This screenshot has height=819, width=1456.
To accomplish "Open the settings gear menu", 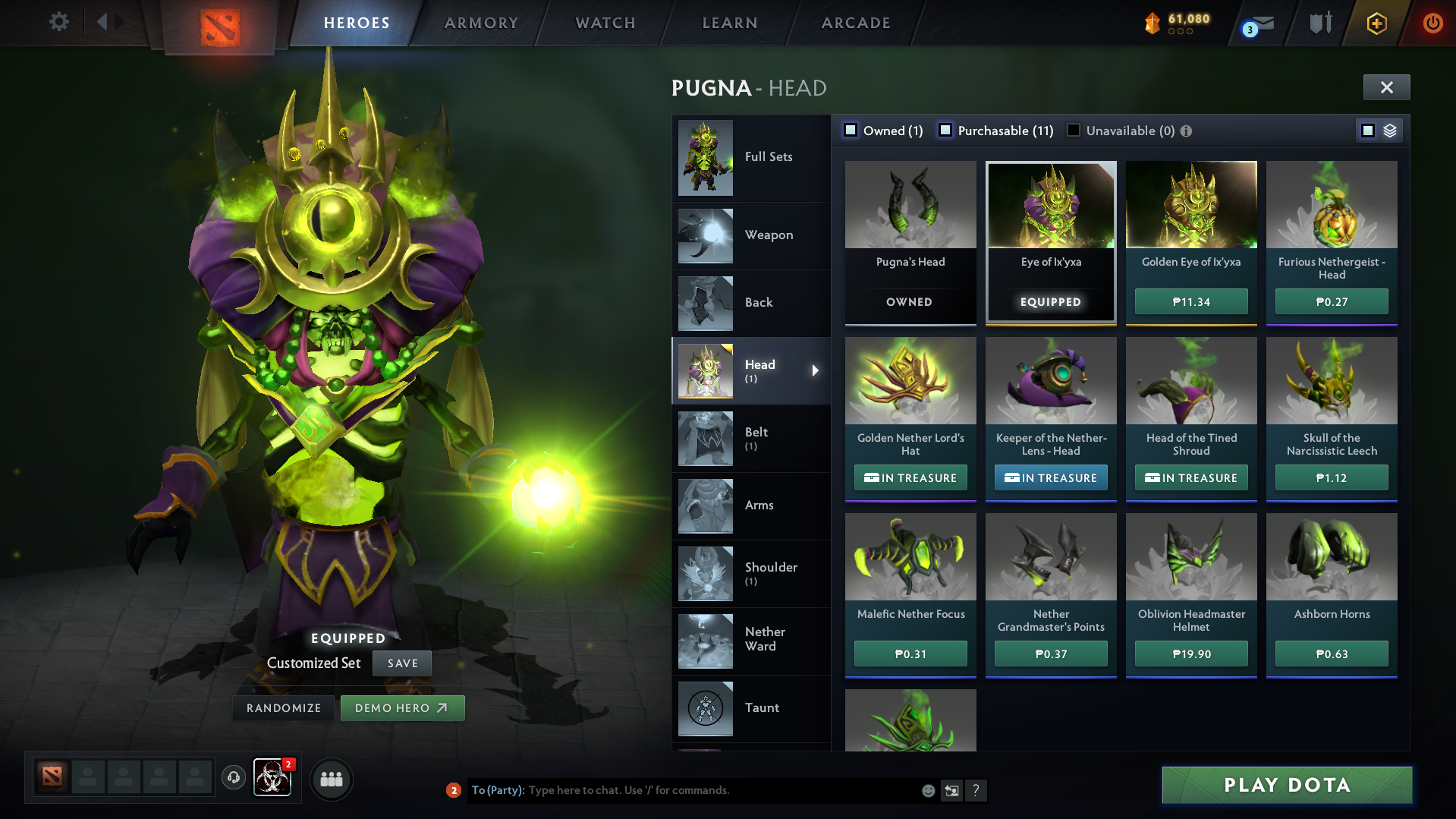I will click(59, 23).
